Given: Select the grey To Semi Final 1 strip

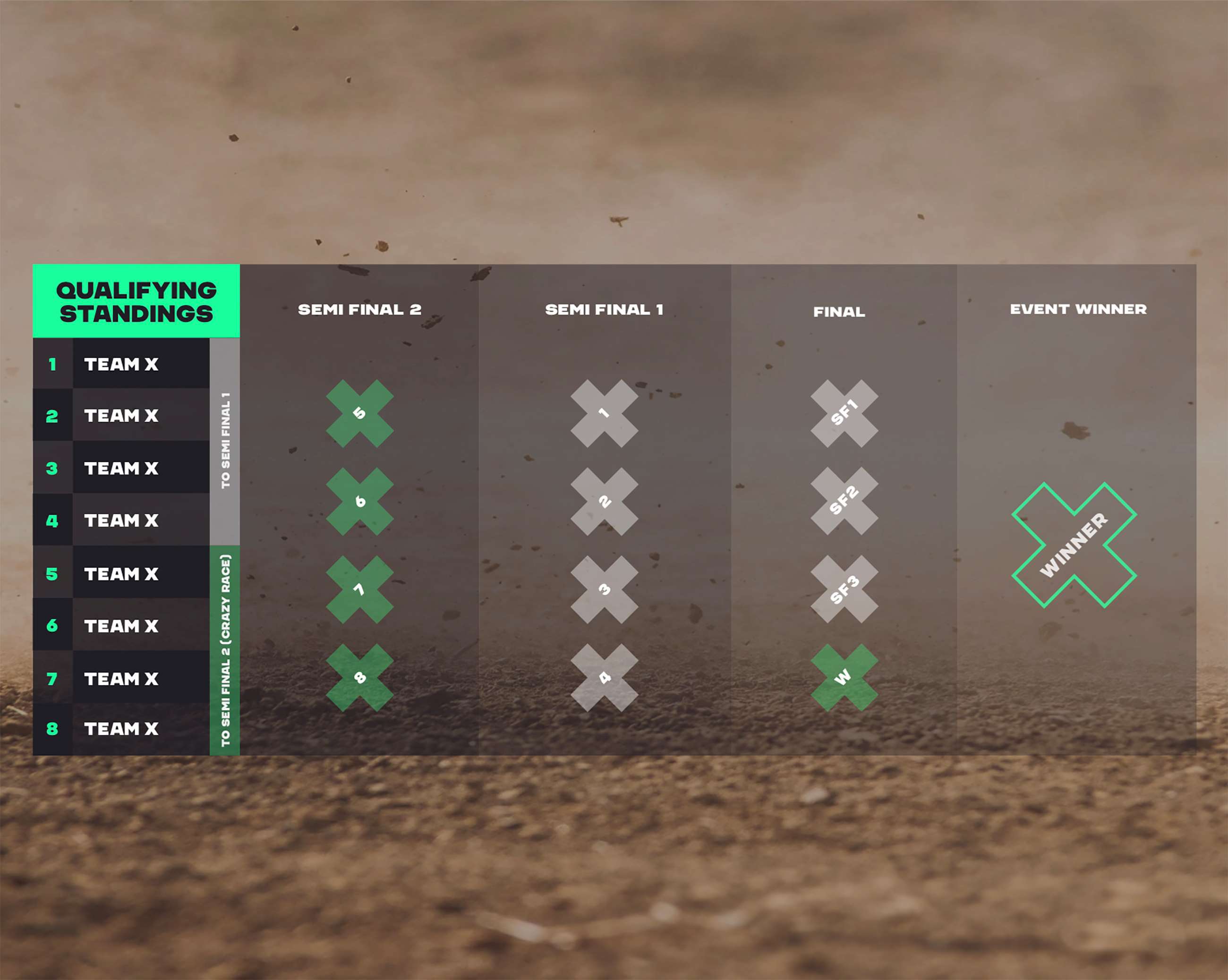Looking at the screenshot, I should click(225, 441).
